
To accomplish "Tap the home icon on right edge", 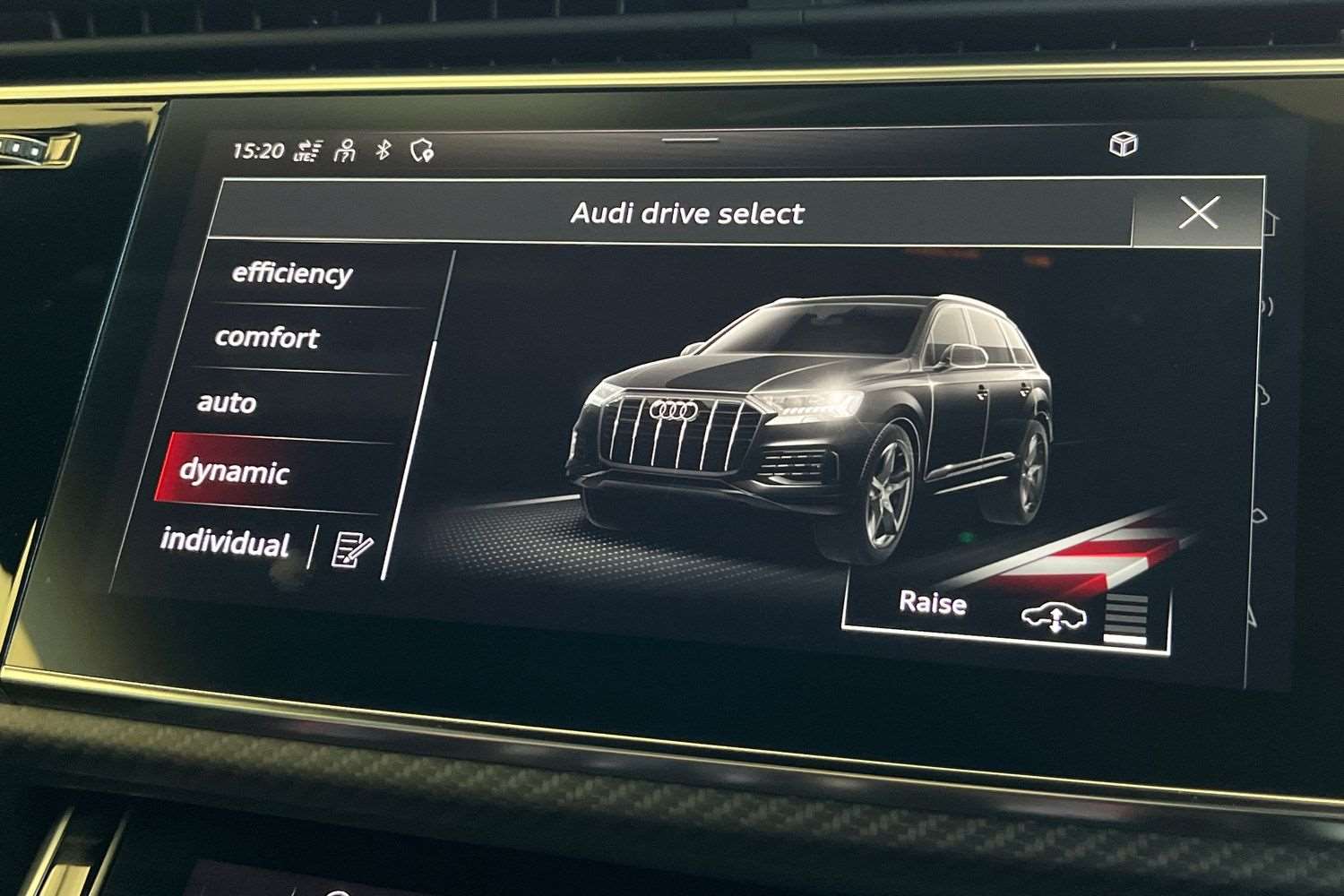I will click(x=1271, y=222).
